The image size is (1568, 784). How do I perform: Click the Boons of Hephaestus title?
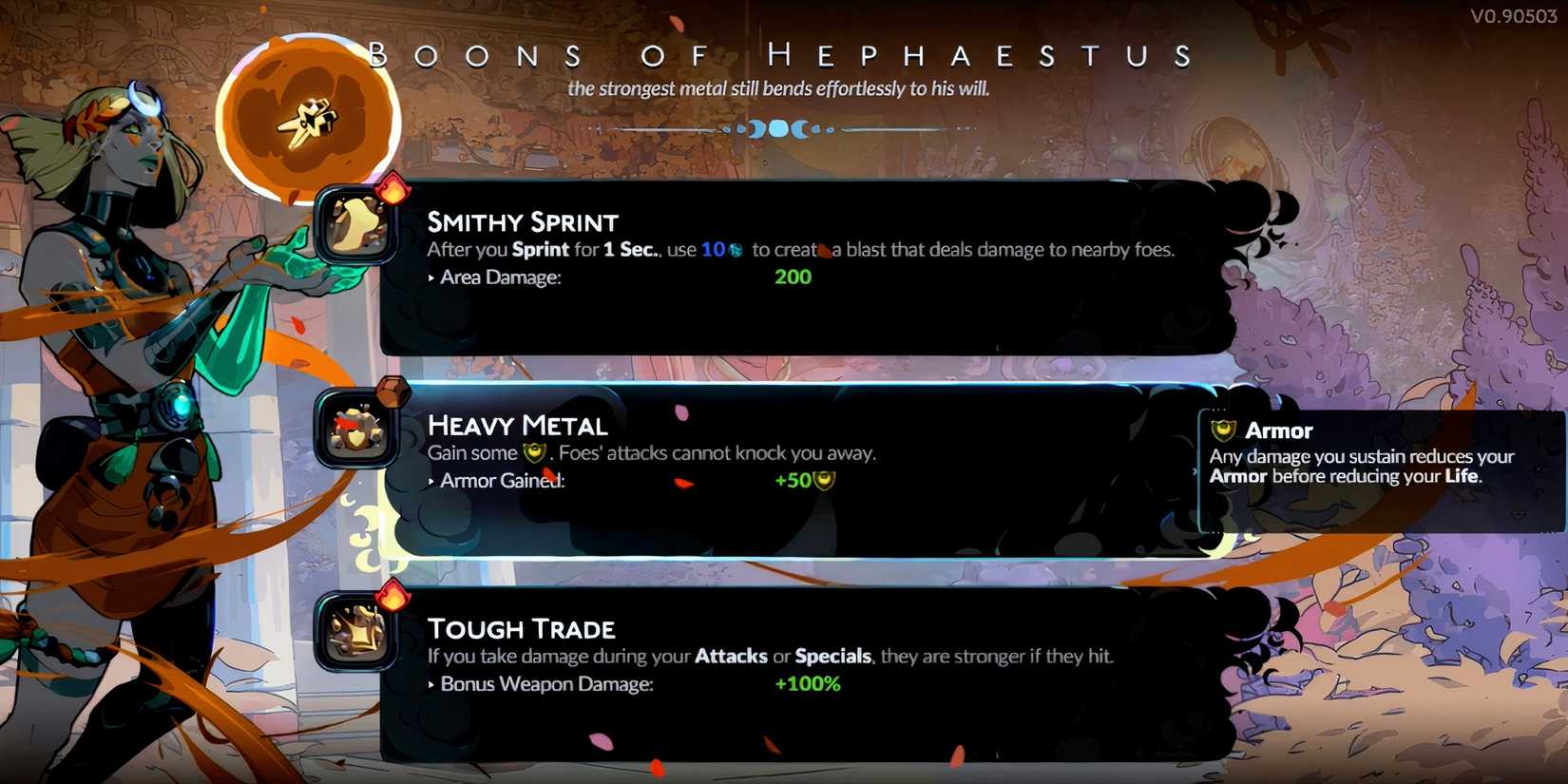pos(784,54)
